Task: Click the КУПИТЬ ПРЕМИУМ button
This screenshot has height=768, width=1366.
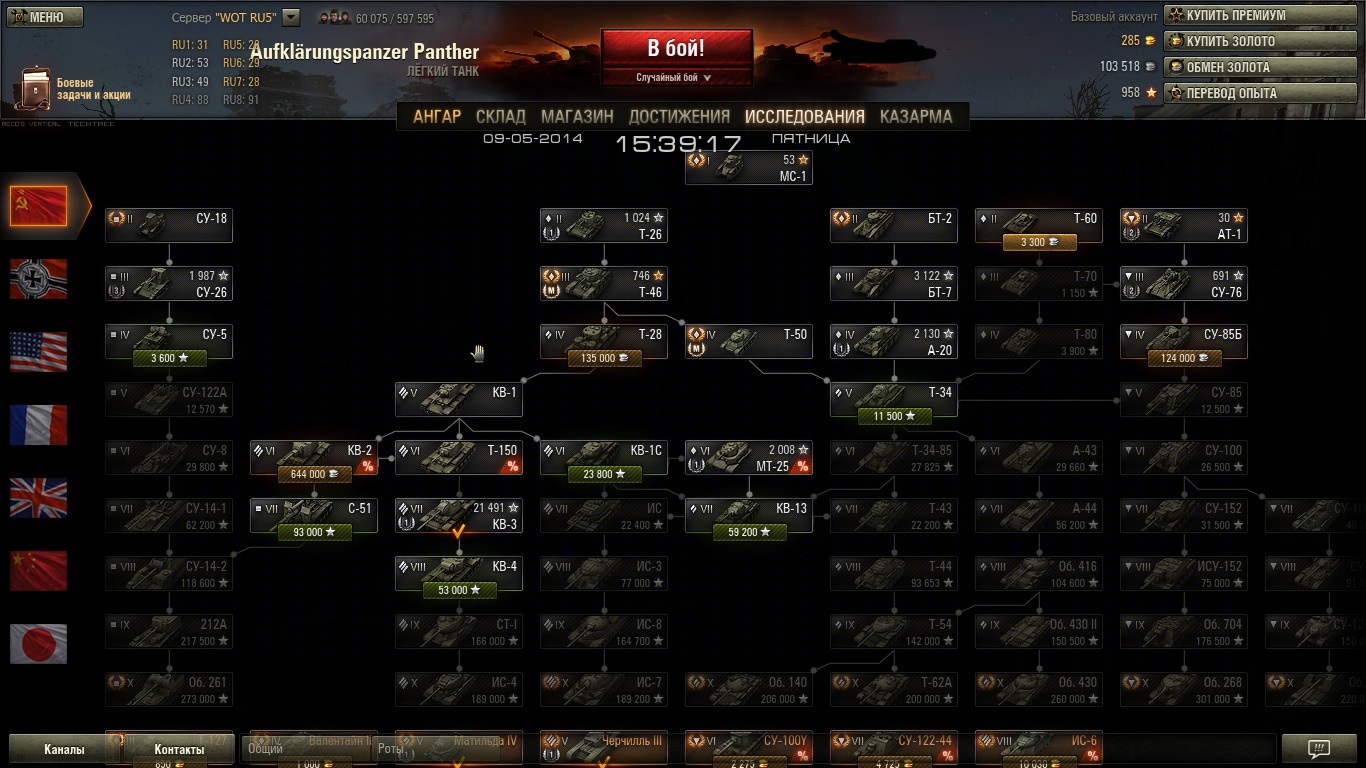Action: tap(1260, 15)
